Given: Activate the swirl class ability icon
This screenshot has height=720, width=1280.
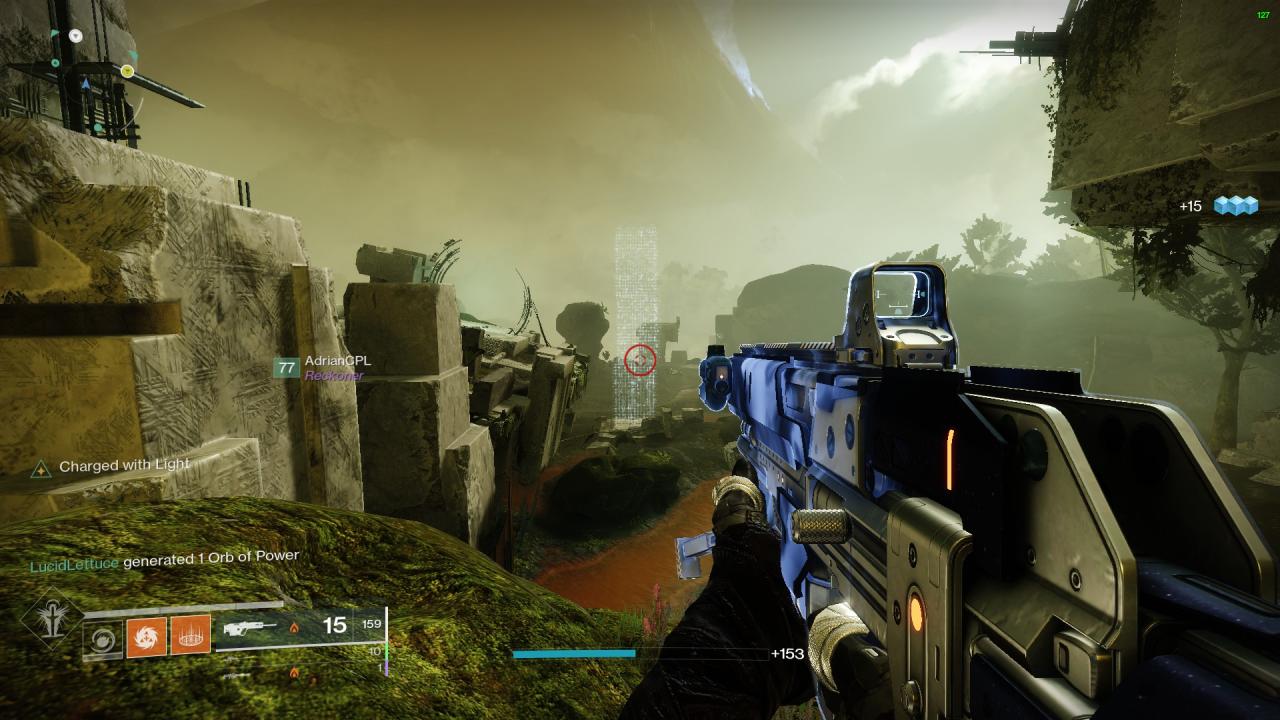Looking at the screenshot, I should tap(102, 638).
